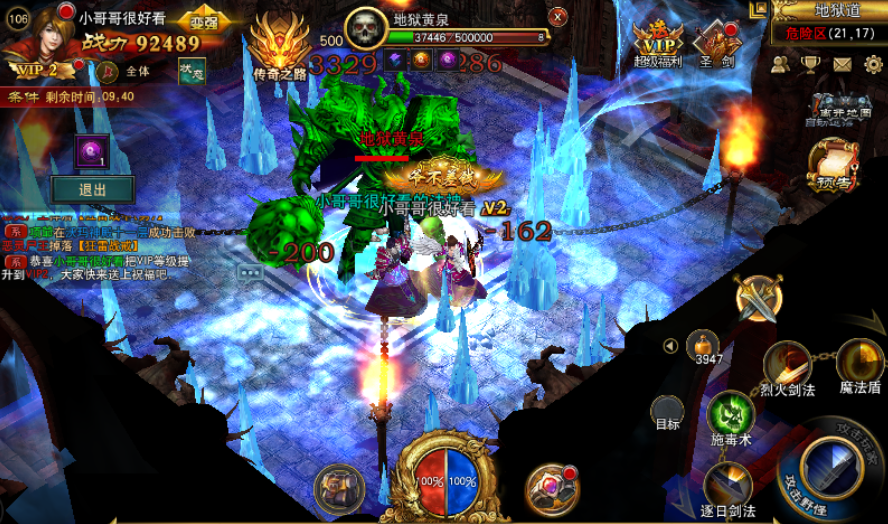Click the 退出 exit button
This screenshot has height=524, width=888.
93,189
